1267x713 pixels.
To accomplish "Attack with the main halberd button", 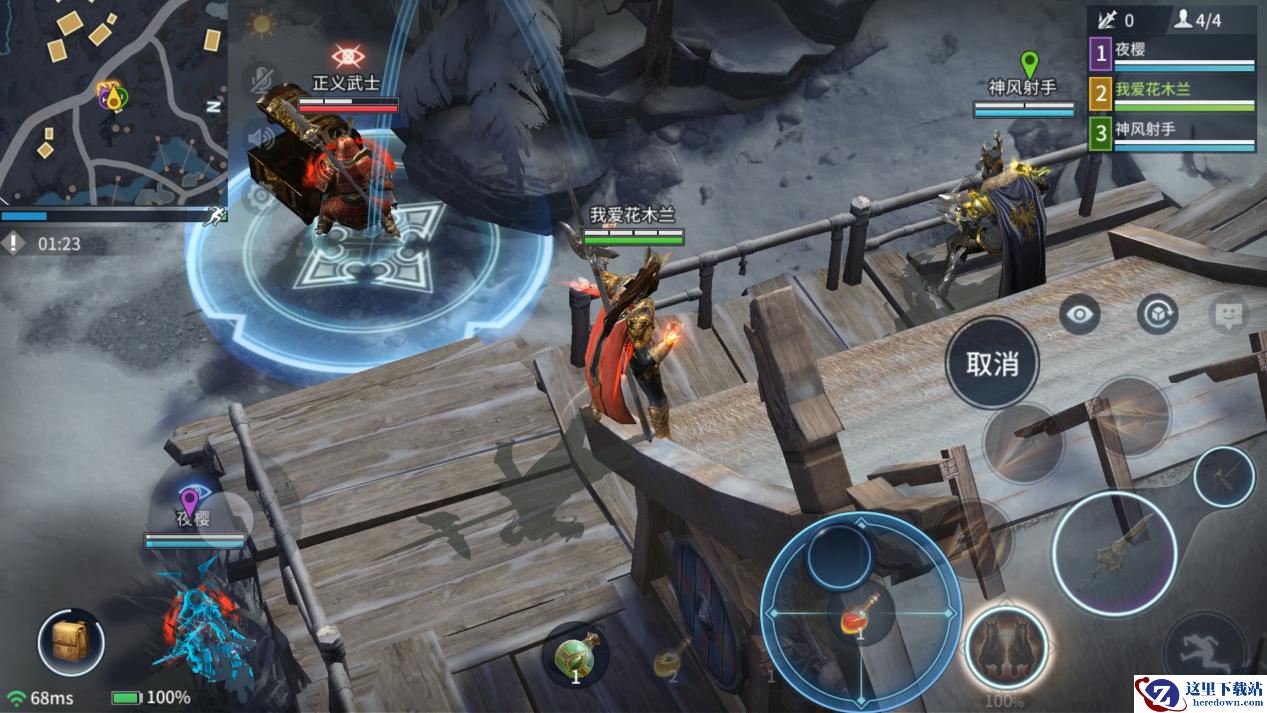I will (1113, 553).
